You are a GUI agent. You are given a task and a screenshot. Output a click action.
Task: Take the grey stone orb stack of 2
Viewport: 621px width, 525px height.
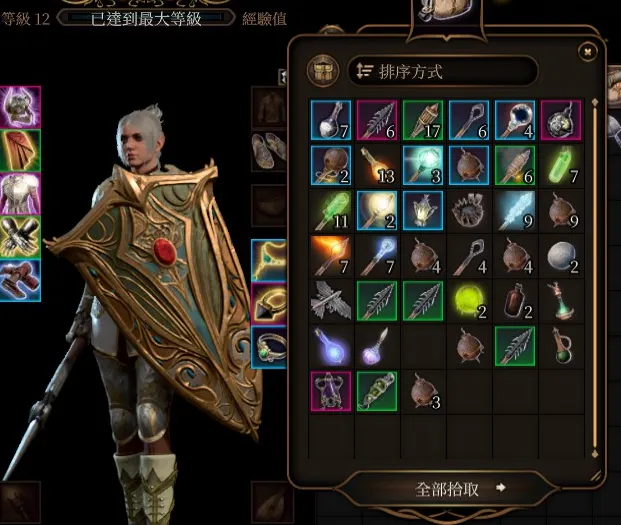pos(561,255)
